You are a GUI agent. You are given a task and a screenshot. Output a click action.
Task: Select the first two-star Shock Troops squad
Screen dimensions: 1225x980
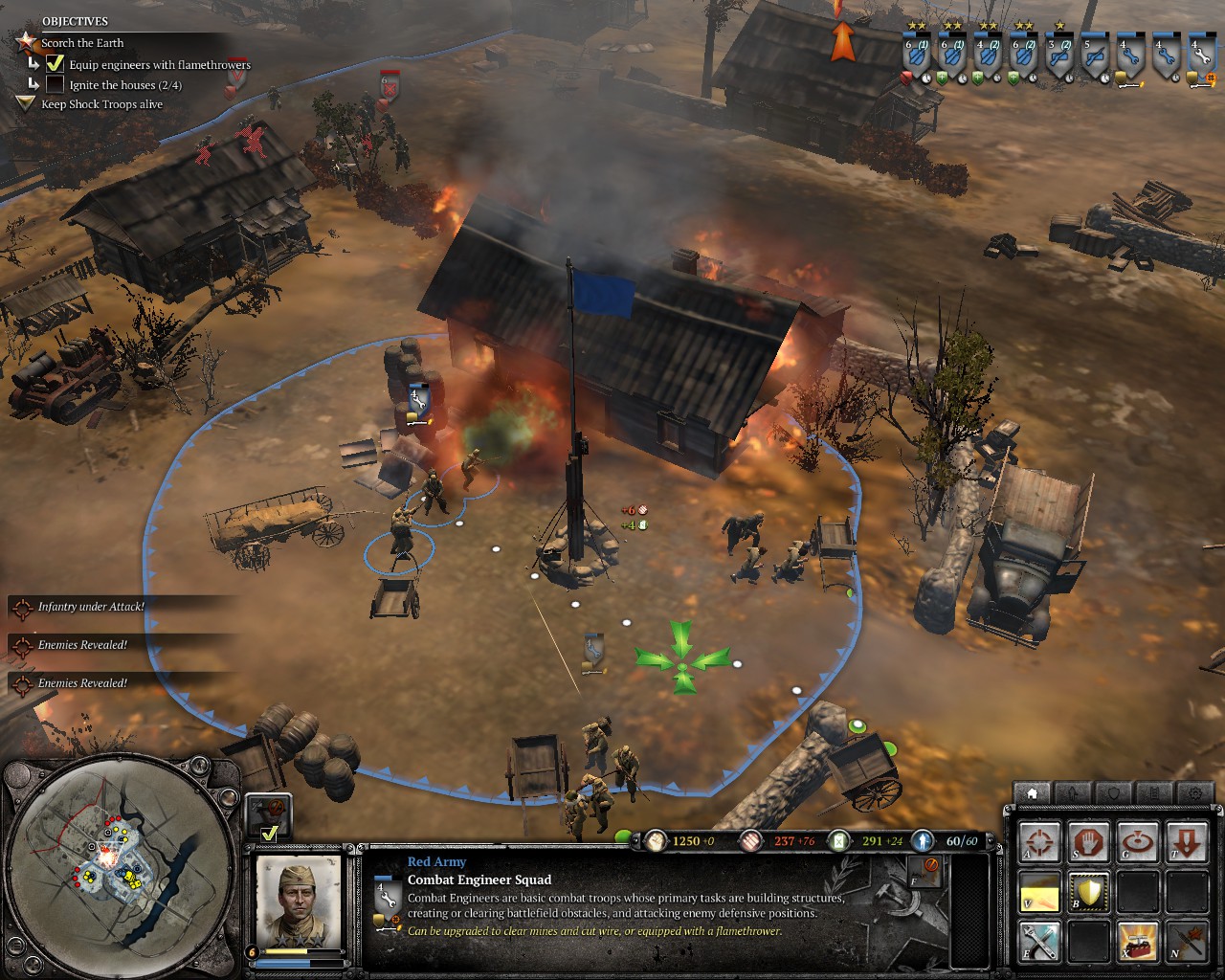point(916,59)
